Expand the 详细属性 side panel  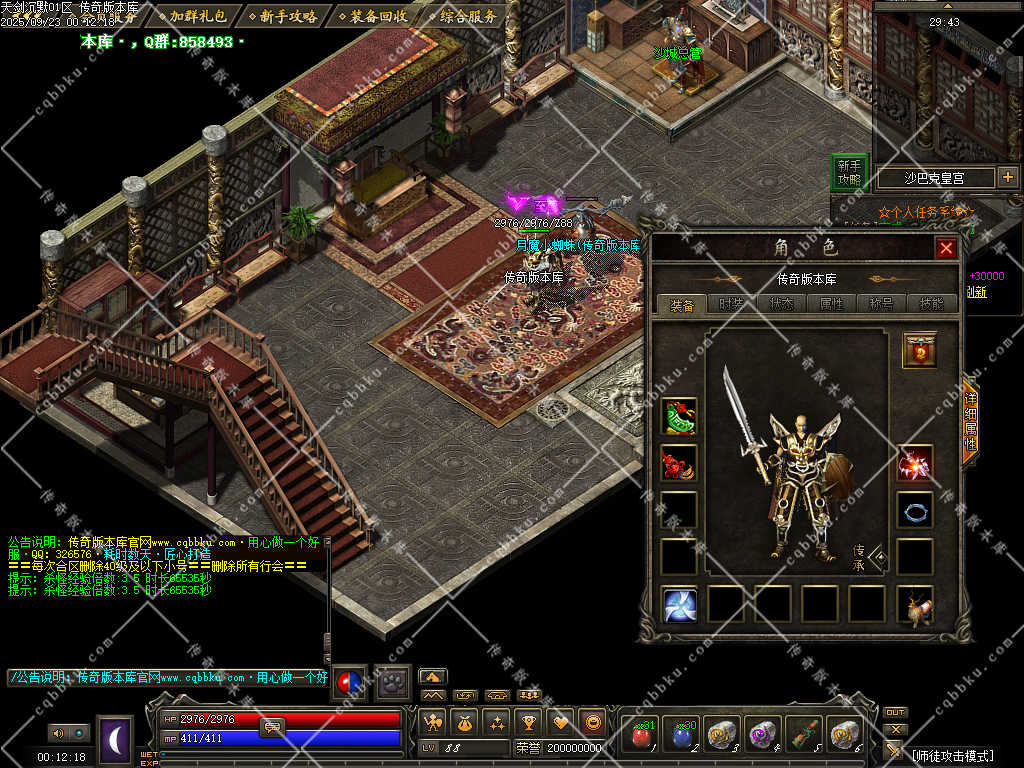point(968,420)
